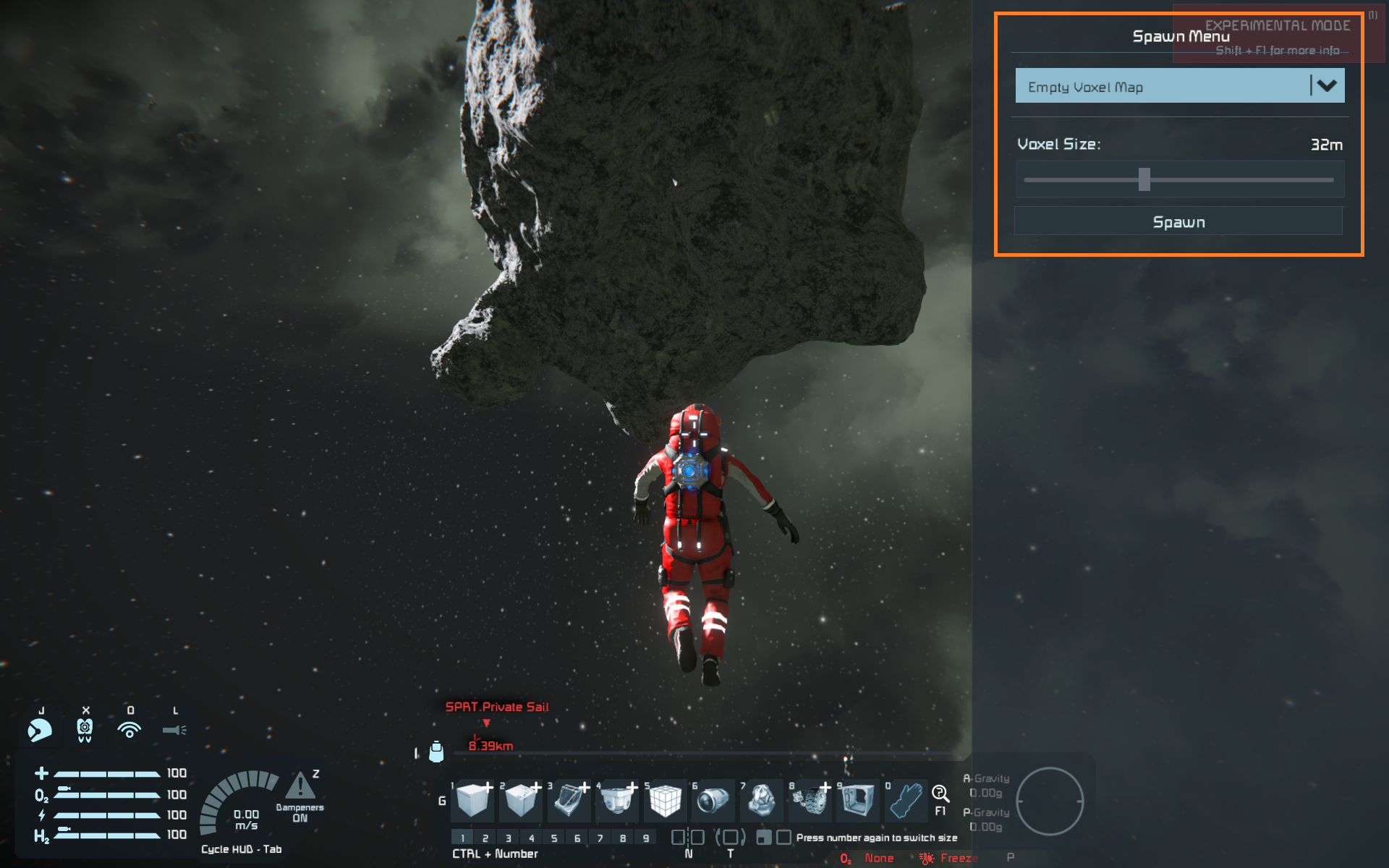Click the bottle inventory icon above hotbar
1389x868 pixels.
(436, 752)
